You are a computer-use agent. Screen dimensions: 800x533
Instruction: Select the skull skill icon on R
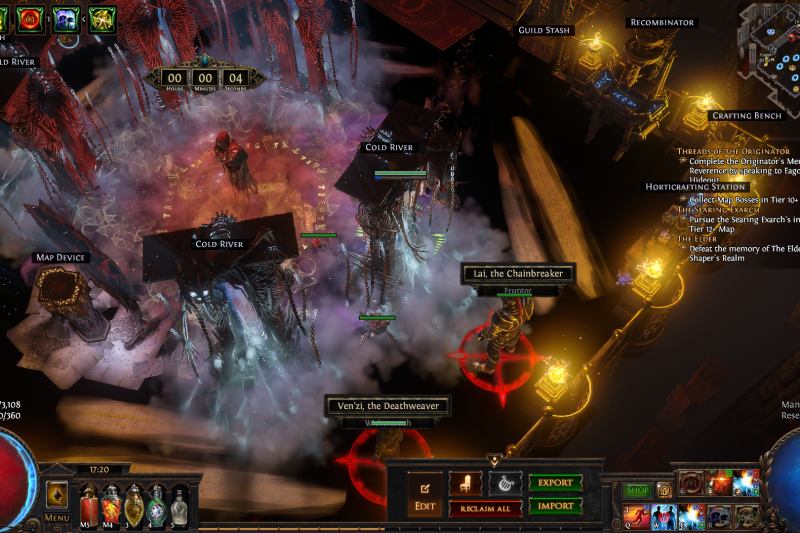[x=718, y=515]
